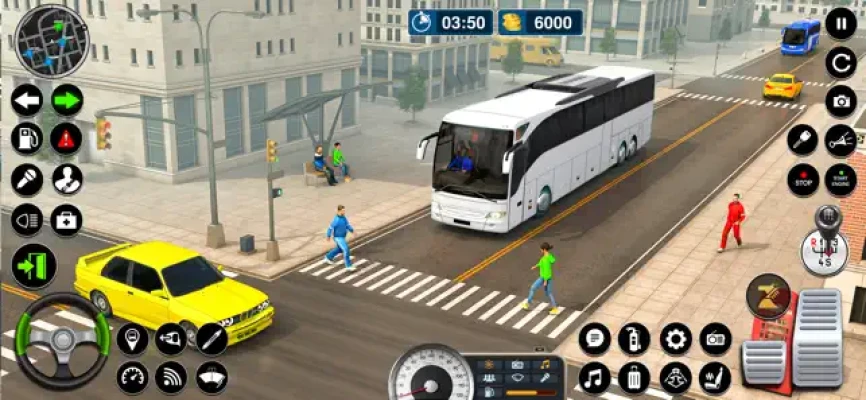The image size is (866, 400).
Task: Open the bus door with the green button
Action: coord(33,266)
